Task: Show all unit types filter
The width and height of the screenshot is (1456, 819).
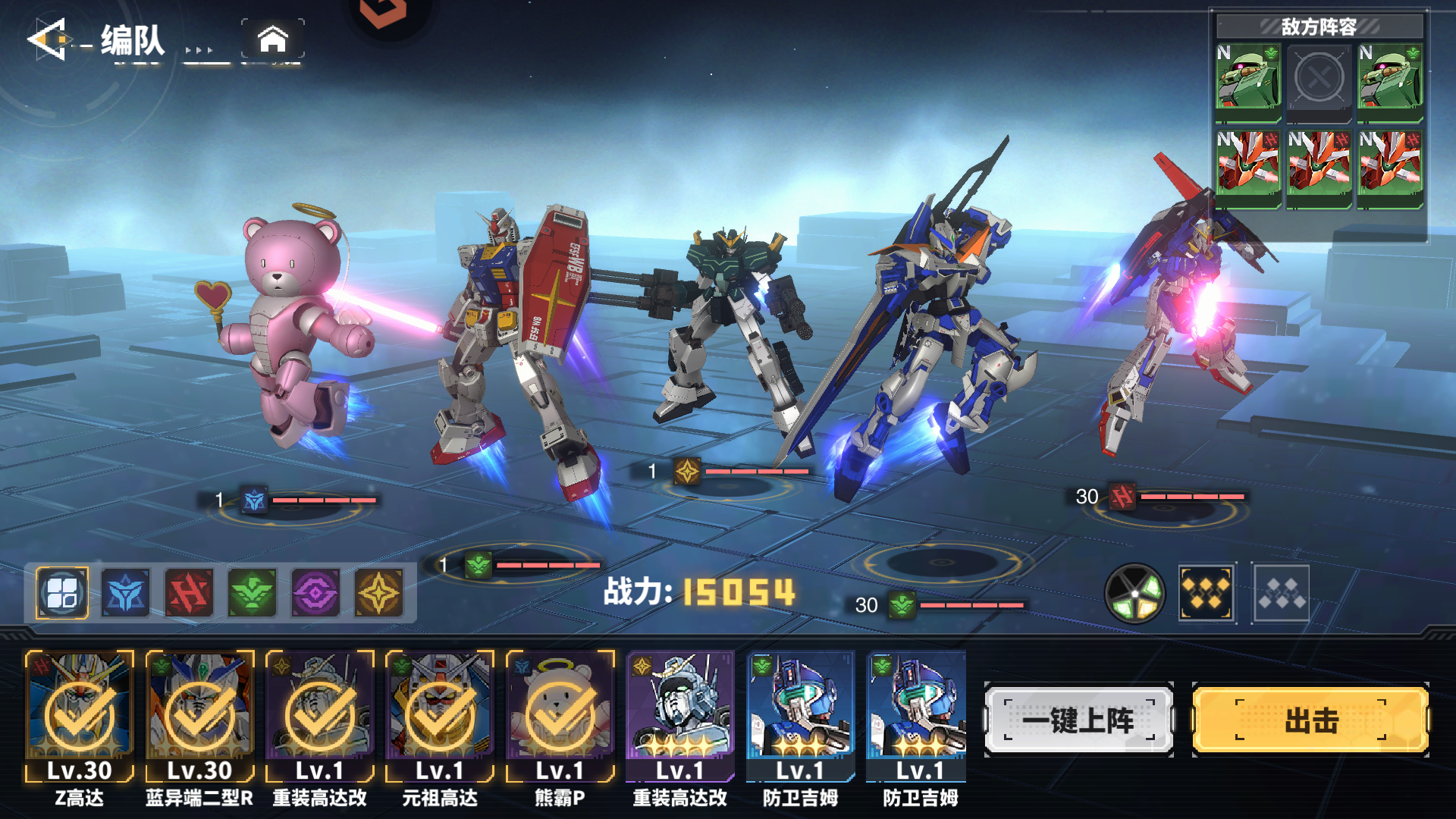Action: (x=62, y=593)
